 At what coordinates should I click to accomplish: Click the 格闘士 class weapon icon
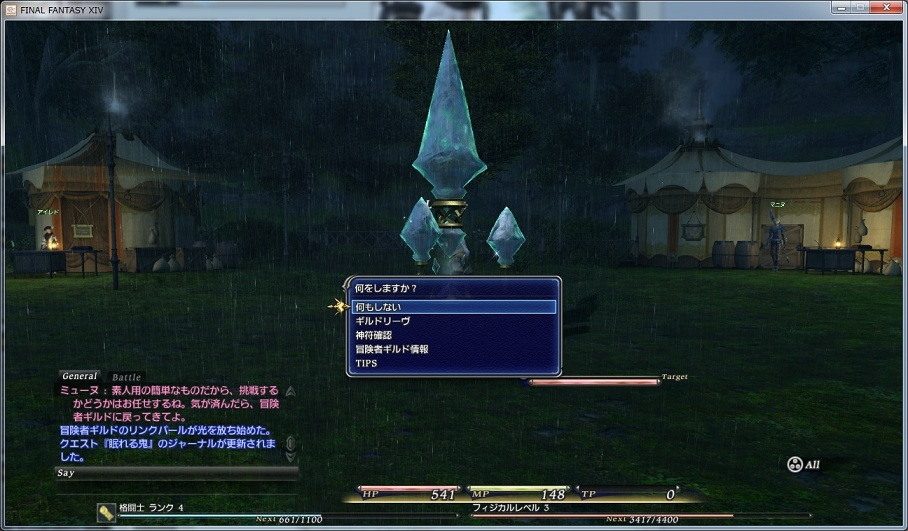coord(106,511)
